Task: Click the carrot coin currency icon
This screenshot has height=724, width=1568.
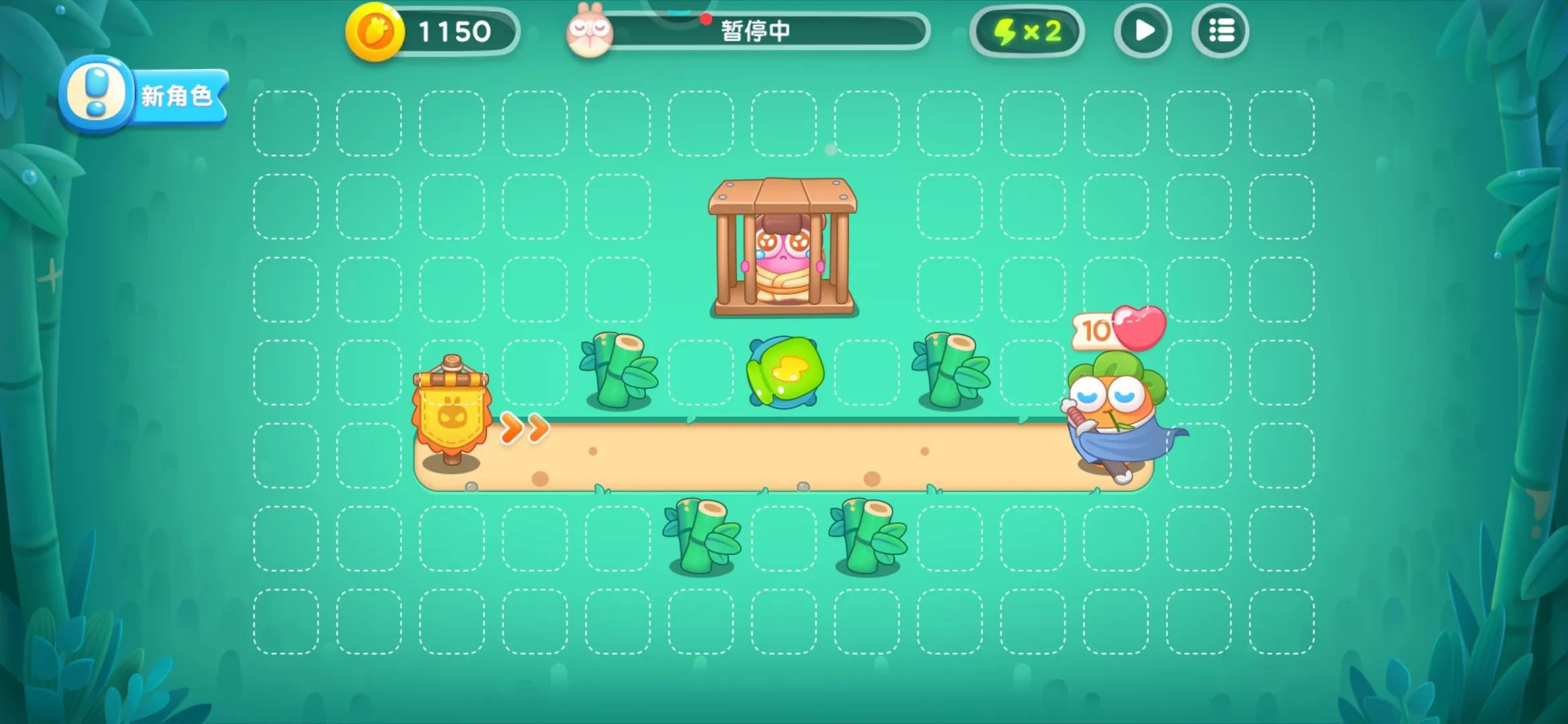Action: point(375,30)
